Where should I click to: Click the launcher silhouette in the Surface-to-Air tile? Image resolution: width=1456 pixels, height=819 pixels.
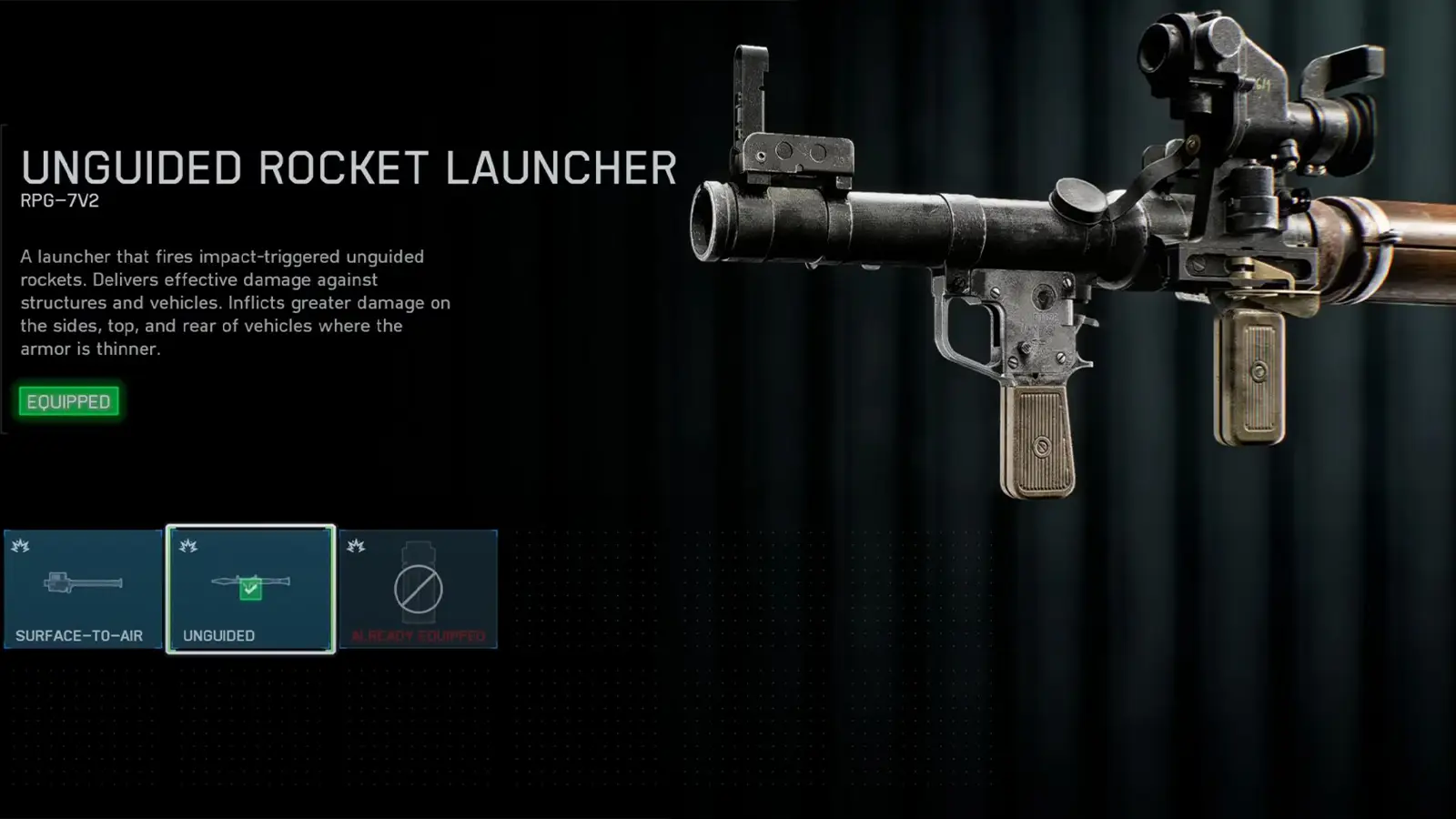click(84, 582)
